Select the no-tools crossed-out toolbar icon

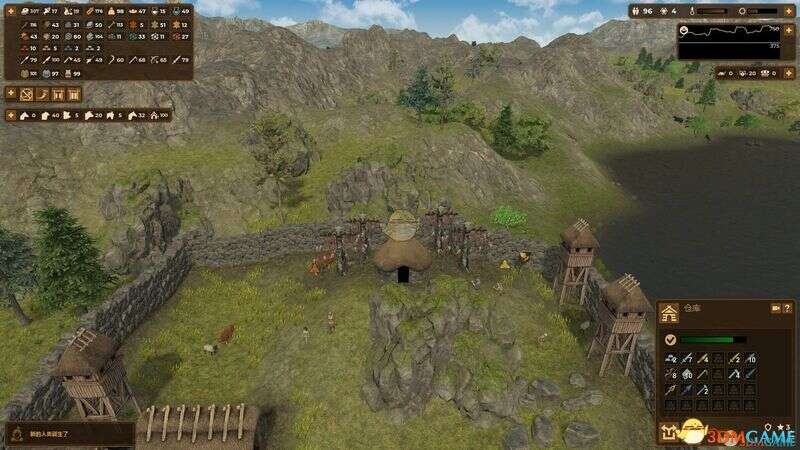point(27,94)
